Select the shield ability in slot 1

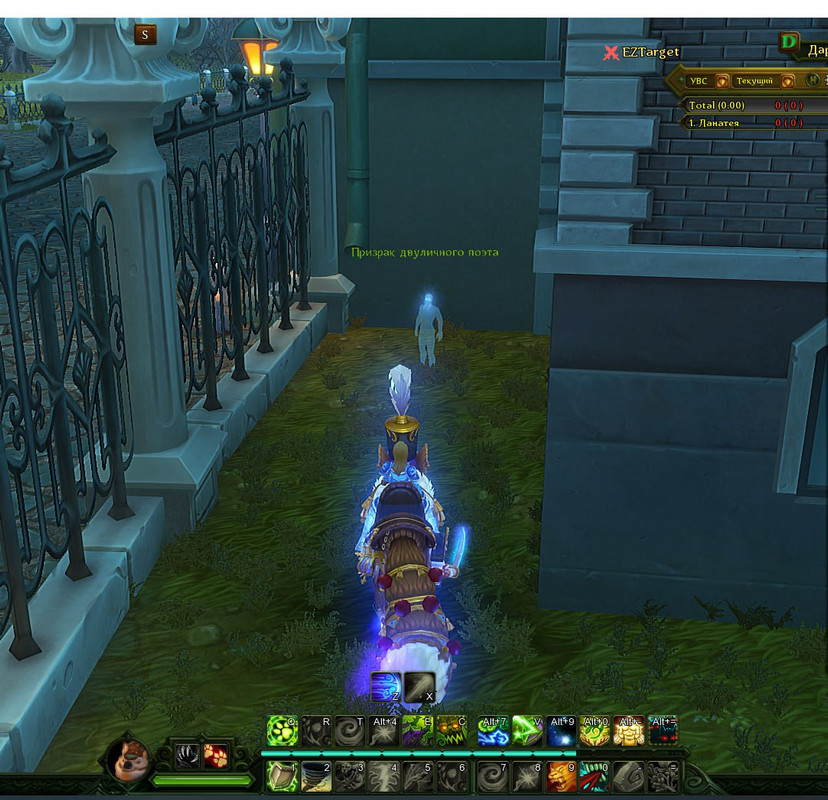pos(282,776)
